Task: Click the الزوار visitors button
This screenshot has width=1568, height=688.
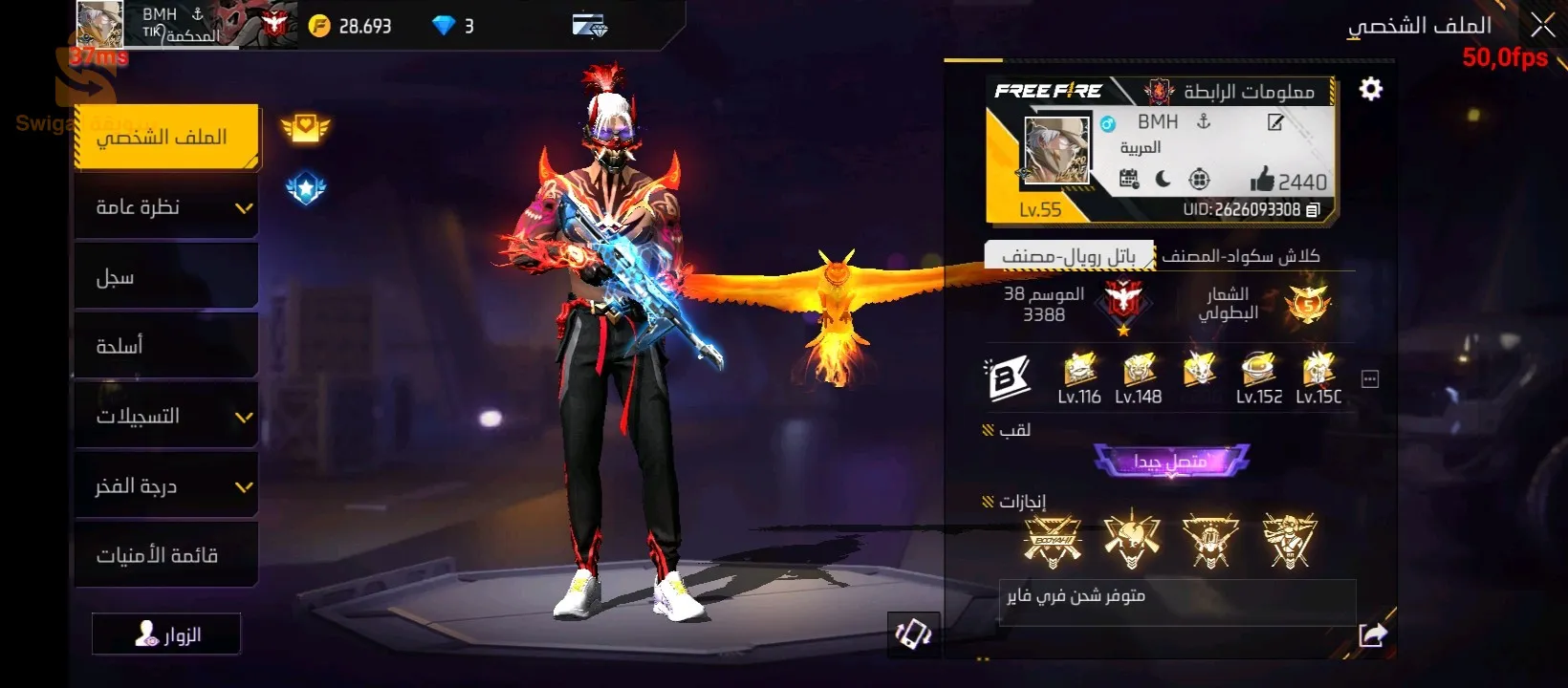Action: [166, 634]
